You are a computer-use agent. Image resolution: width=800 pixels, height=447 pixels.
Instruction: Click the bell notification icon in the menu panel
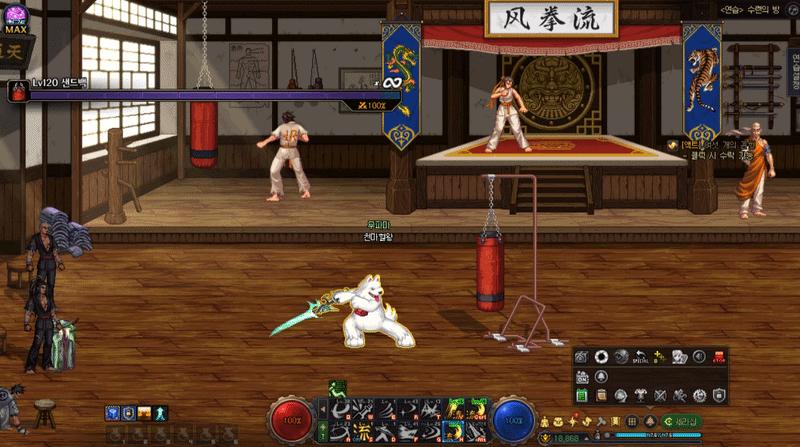tap(601, 376)
